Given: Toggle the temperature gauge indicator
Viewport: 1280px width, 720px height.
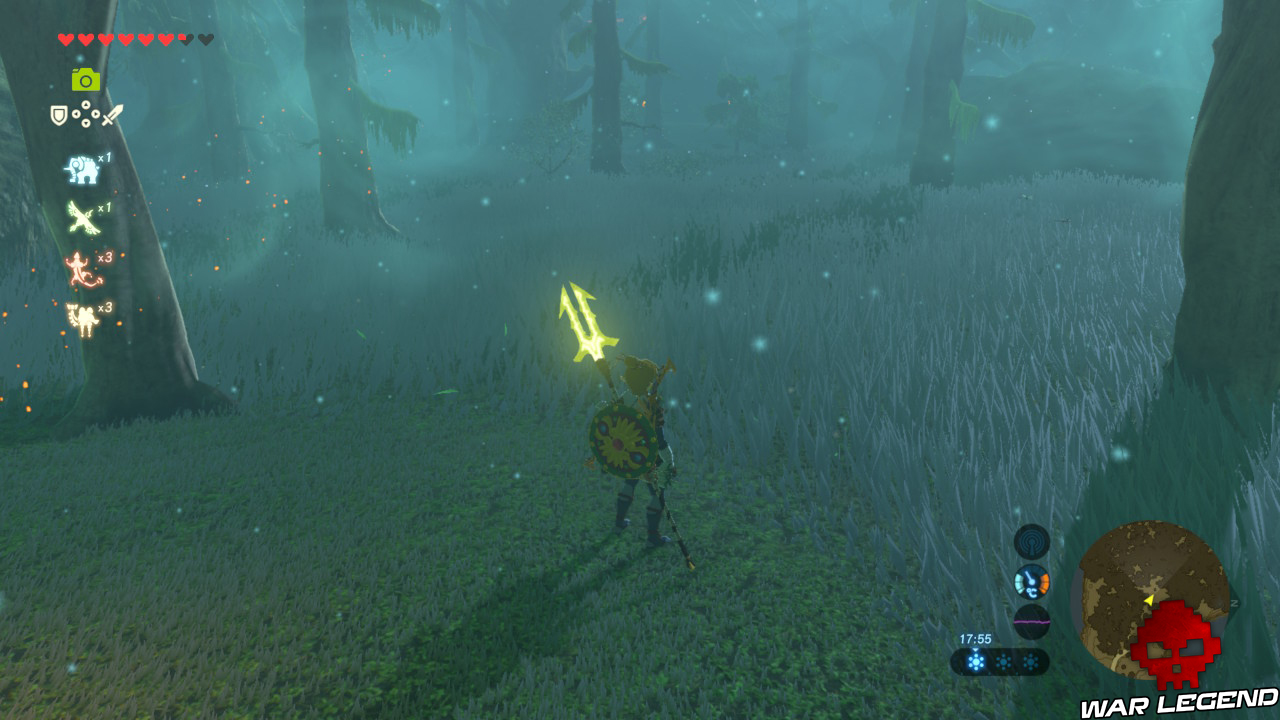Looking at the screenshot, I should [x=1033, y=581].
